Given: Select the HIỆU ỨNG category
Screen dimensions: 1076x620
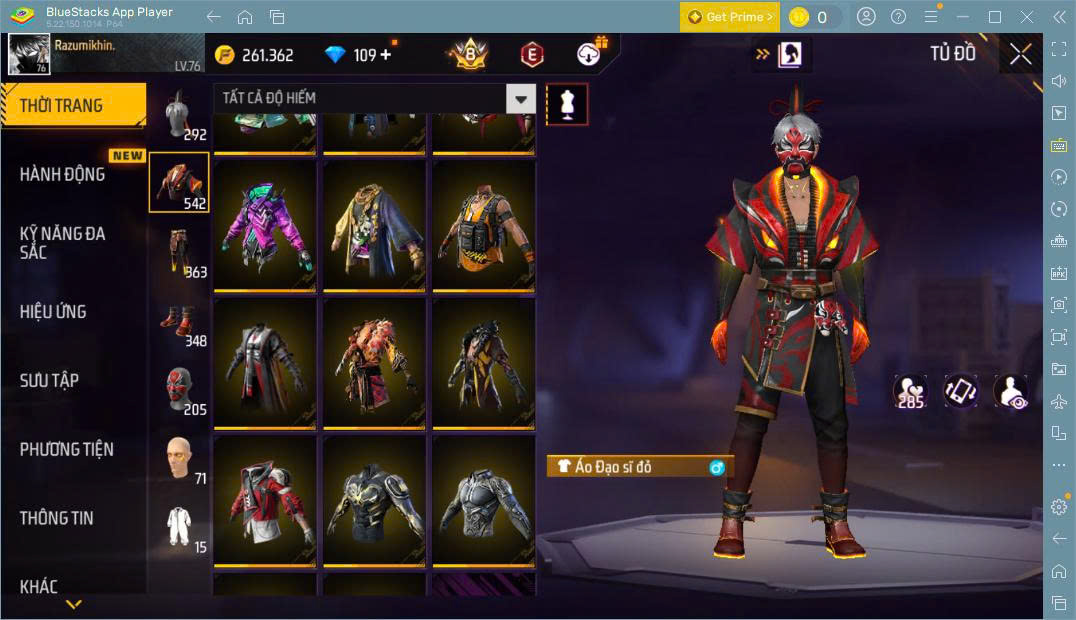Looking at the screenshot, I should pyautogui.click(x=53, y=311).
